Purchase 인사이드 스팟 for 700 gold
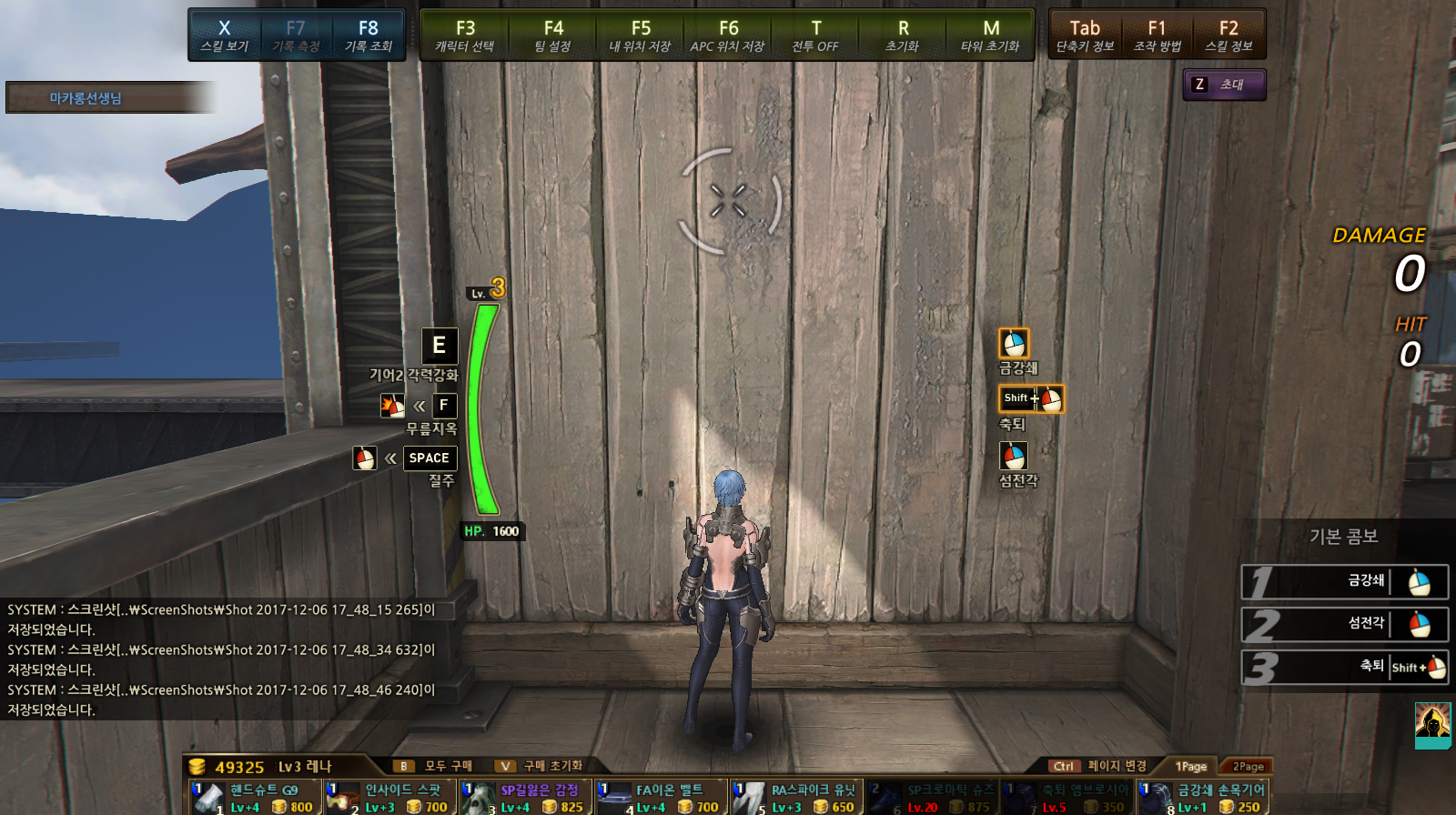The width and height of the screenshot is (1456, 815). click(389, 798)
